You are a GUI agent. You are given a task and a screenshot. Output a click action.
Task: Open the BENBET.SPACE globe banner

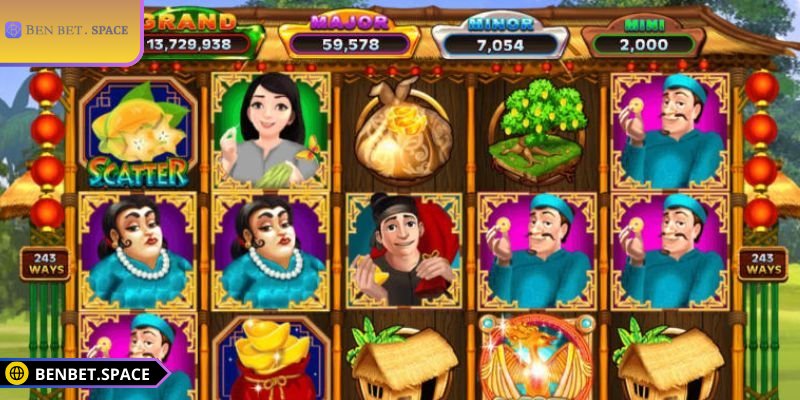(x=80, y=375)
